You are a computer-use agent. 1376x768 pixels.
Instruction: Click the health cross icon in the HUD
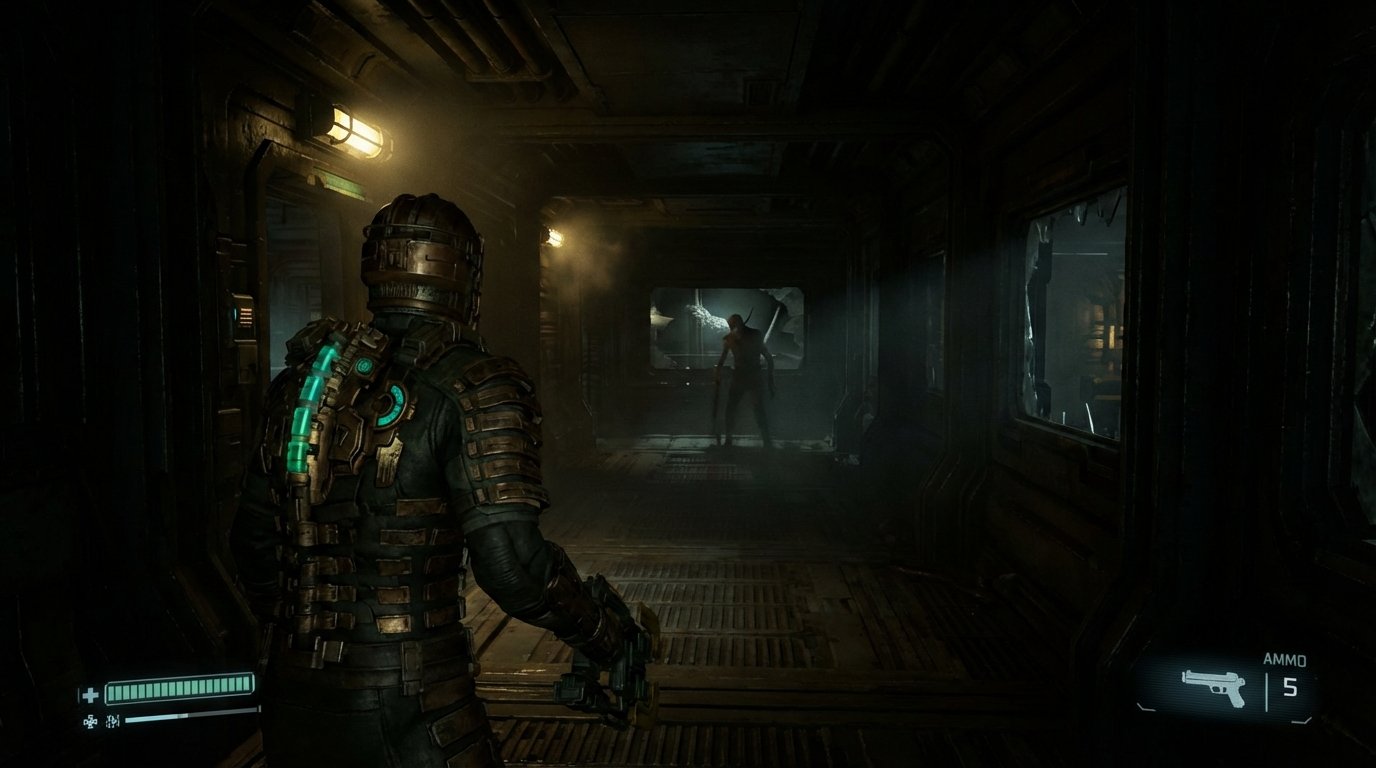90,694
